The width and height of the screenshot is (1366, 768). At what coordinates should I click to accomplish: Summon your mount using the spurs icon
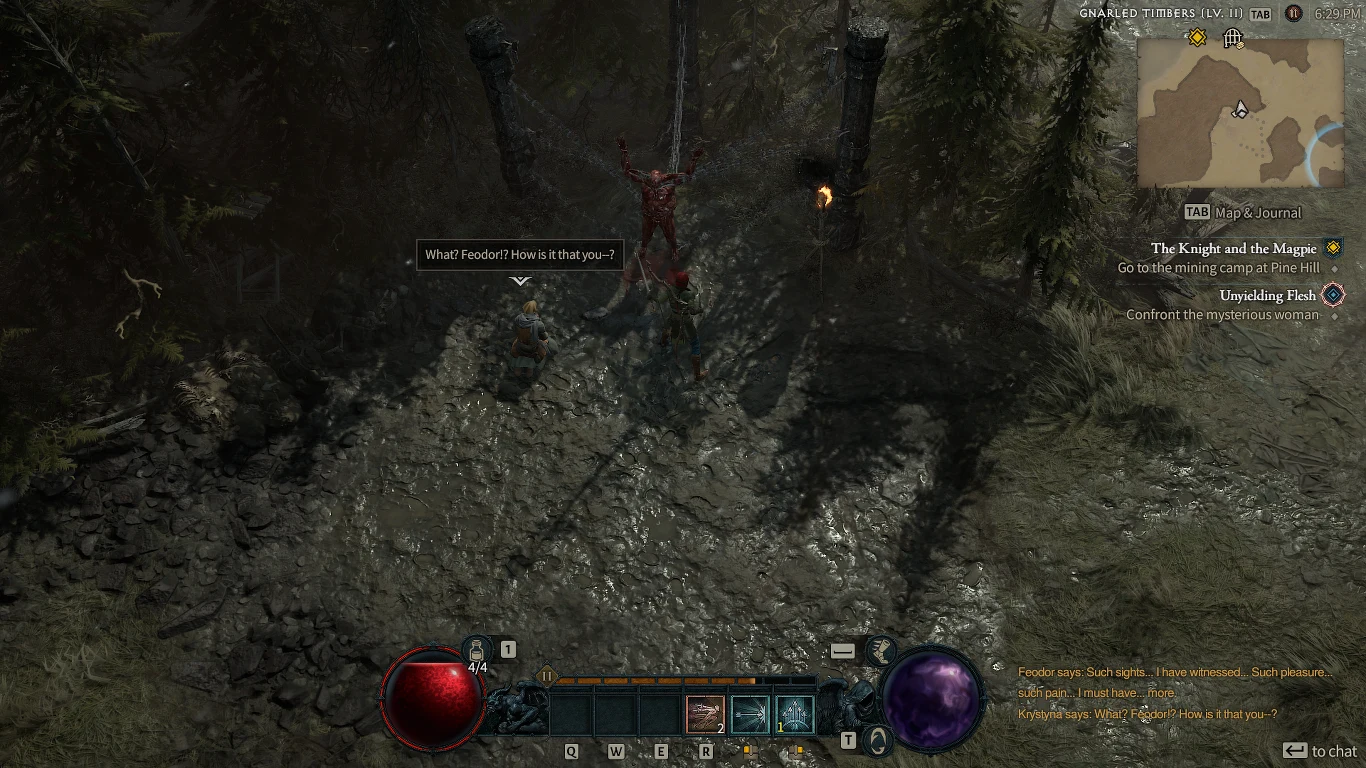[x=881, y=652]
